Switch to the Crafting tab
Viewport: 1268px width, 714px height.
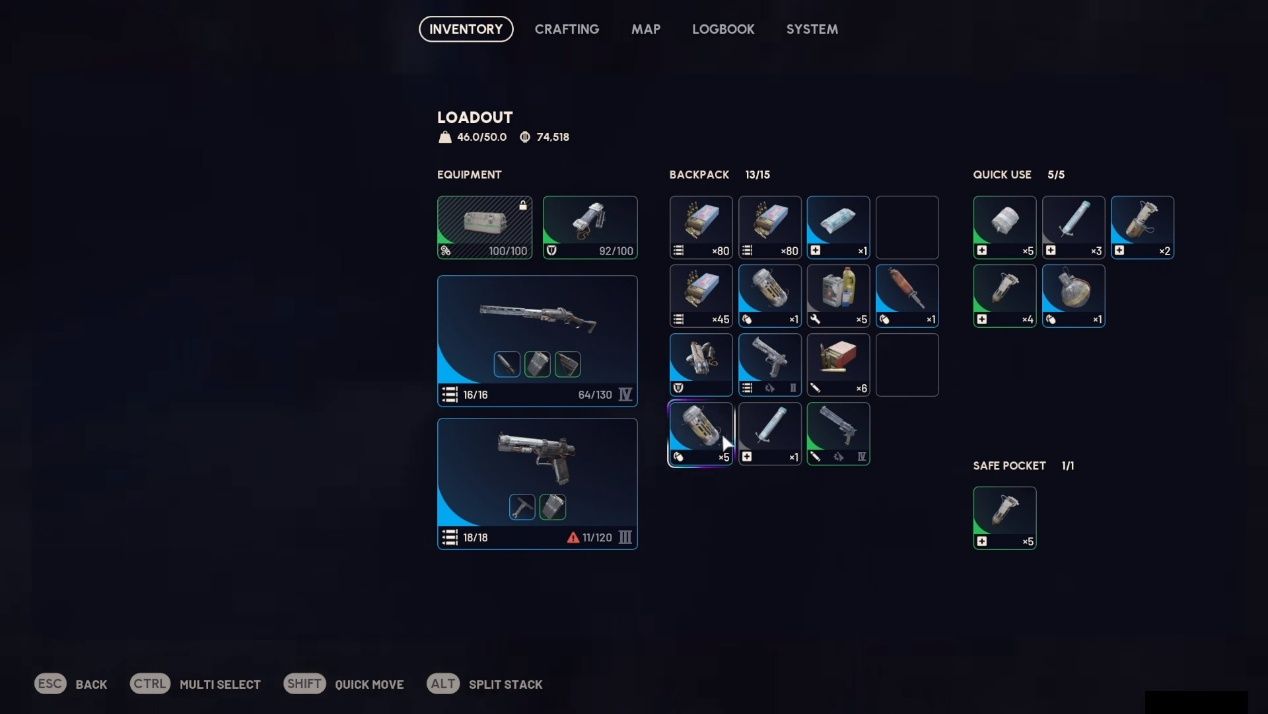click(x=566, y=29)
